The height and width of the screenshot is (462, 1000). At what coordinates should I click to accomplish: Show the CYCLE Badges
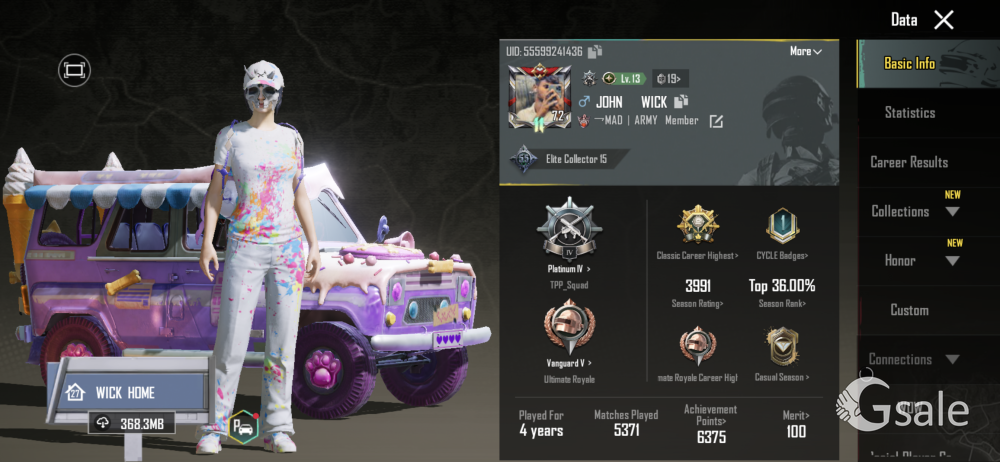[x=782, y=234]
